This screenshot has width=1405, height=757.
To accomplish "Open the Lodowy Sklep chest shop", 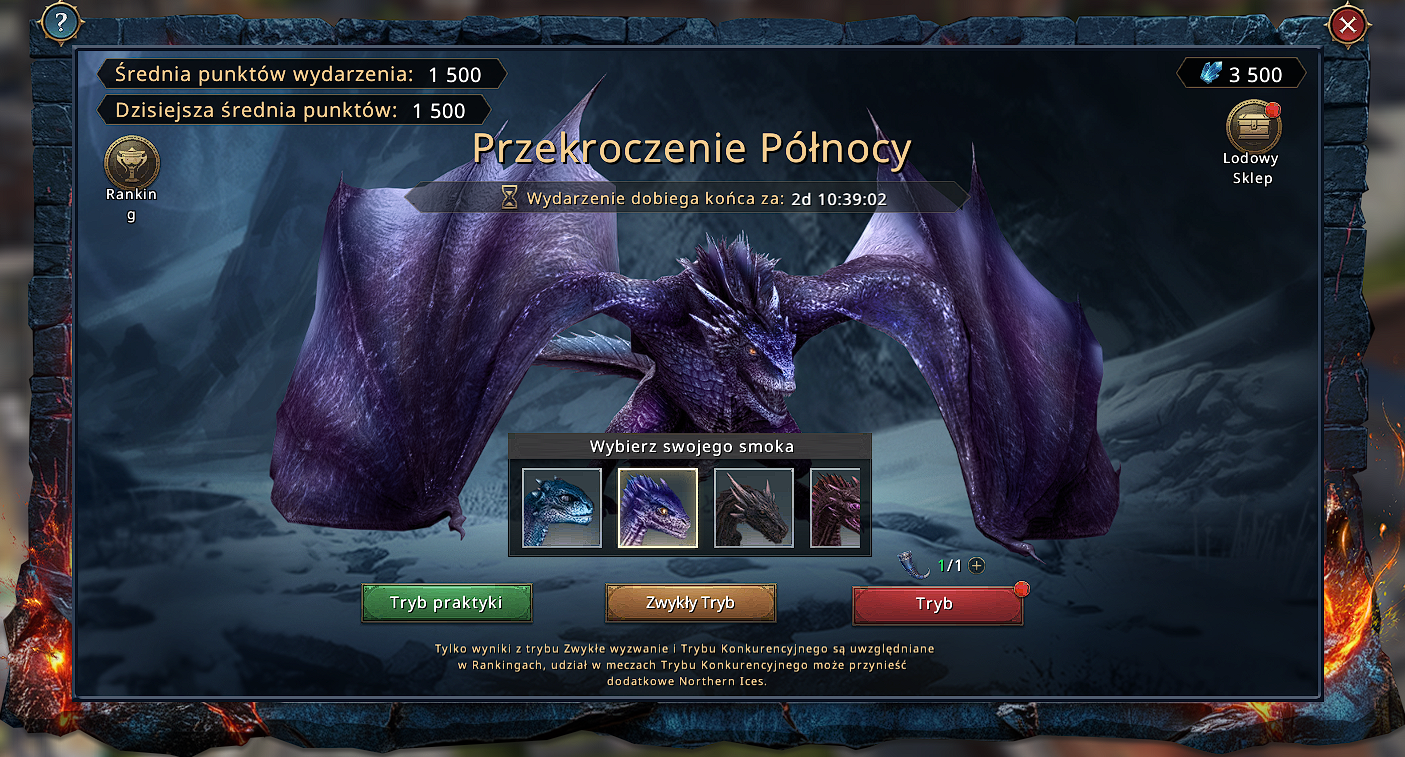I will [1253, 127].
